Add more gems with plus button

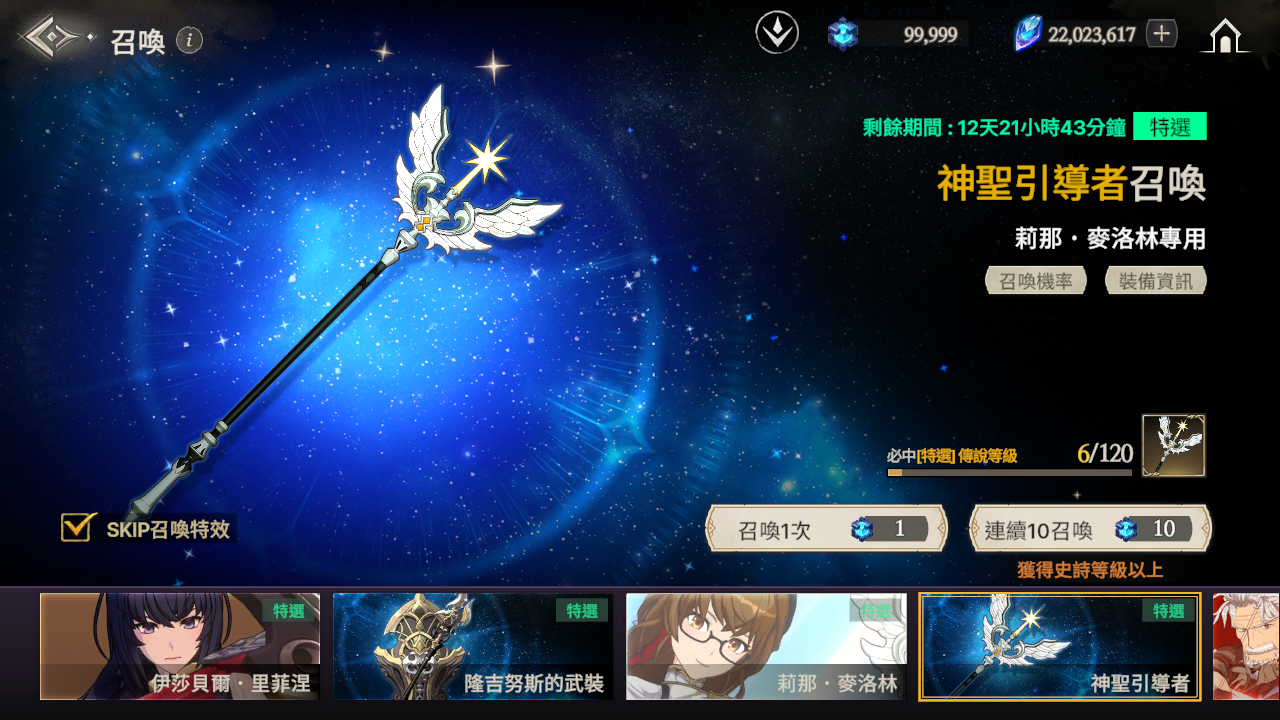pos(1161,34)
